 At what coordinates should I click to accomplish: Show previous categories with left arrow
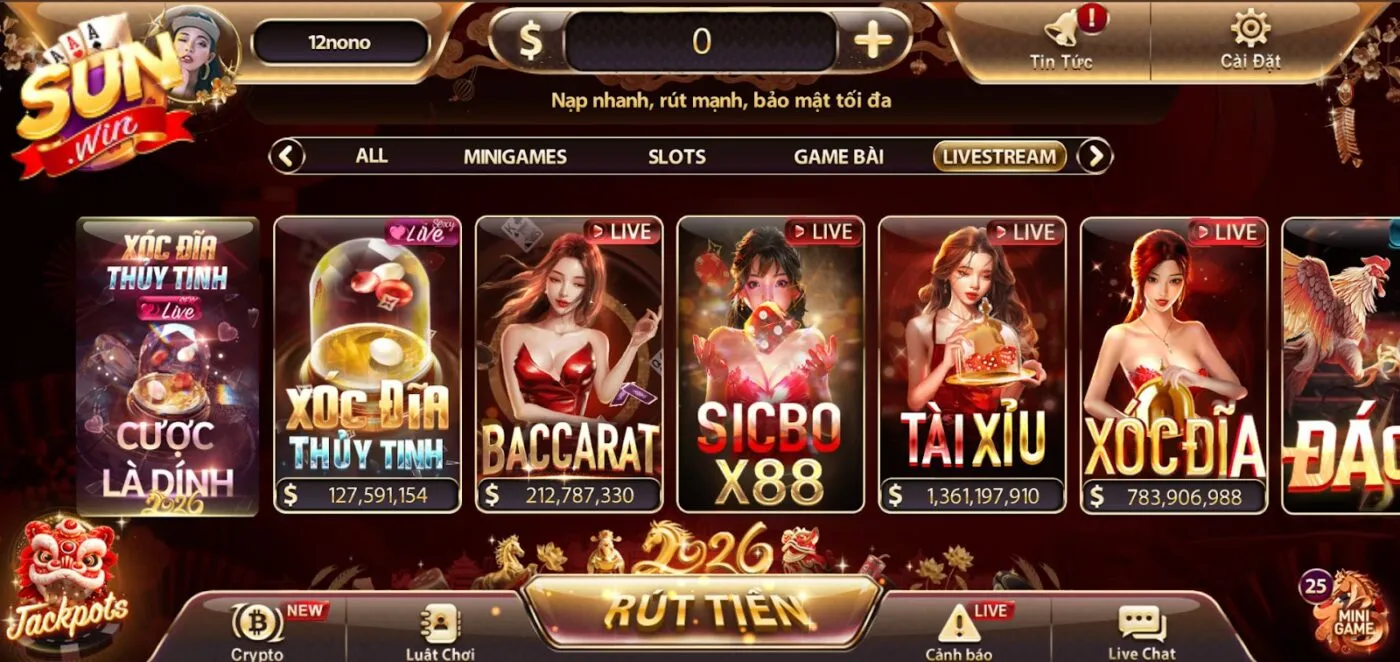point(288,156)
